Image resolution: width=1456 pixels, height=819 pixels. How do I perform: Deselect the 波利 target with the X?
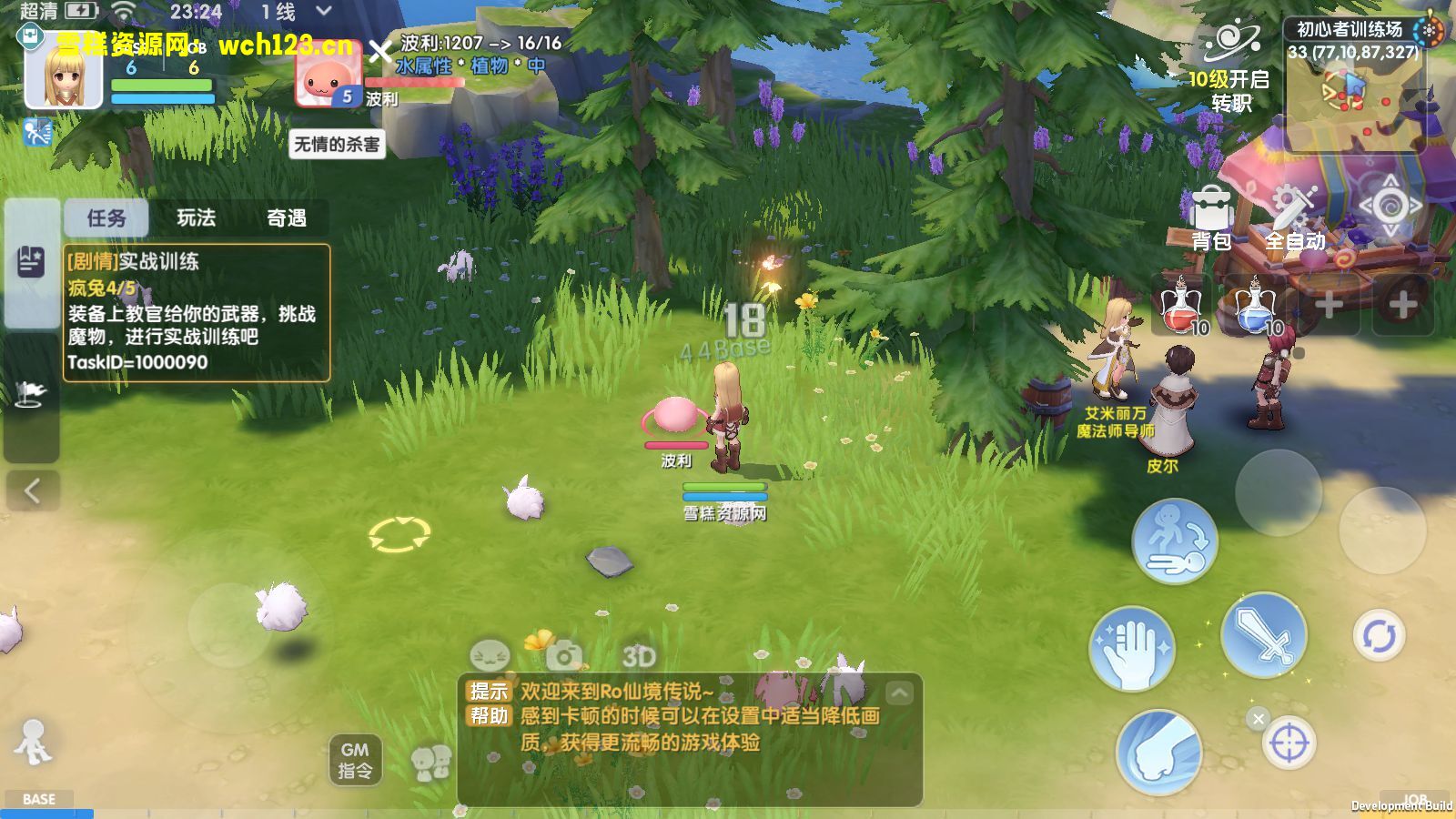(x=380, y=52)
